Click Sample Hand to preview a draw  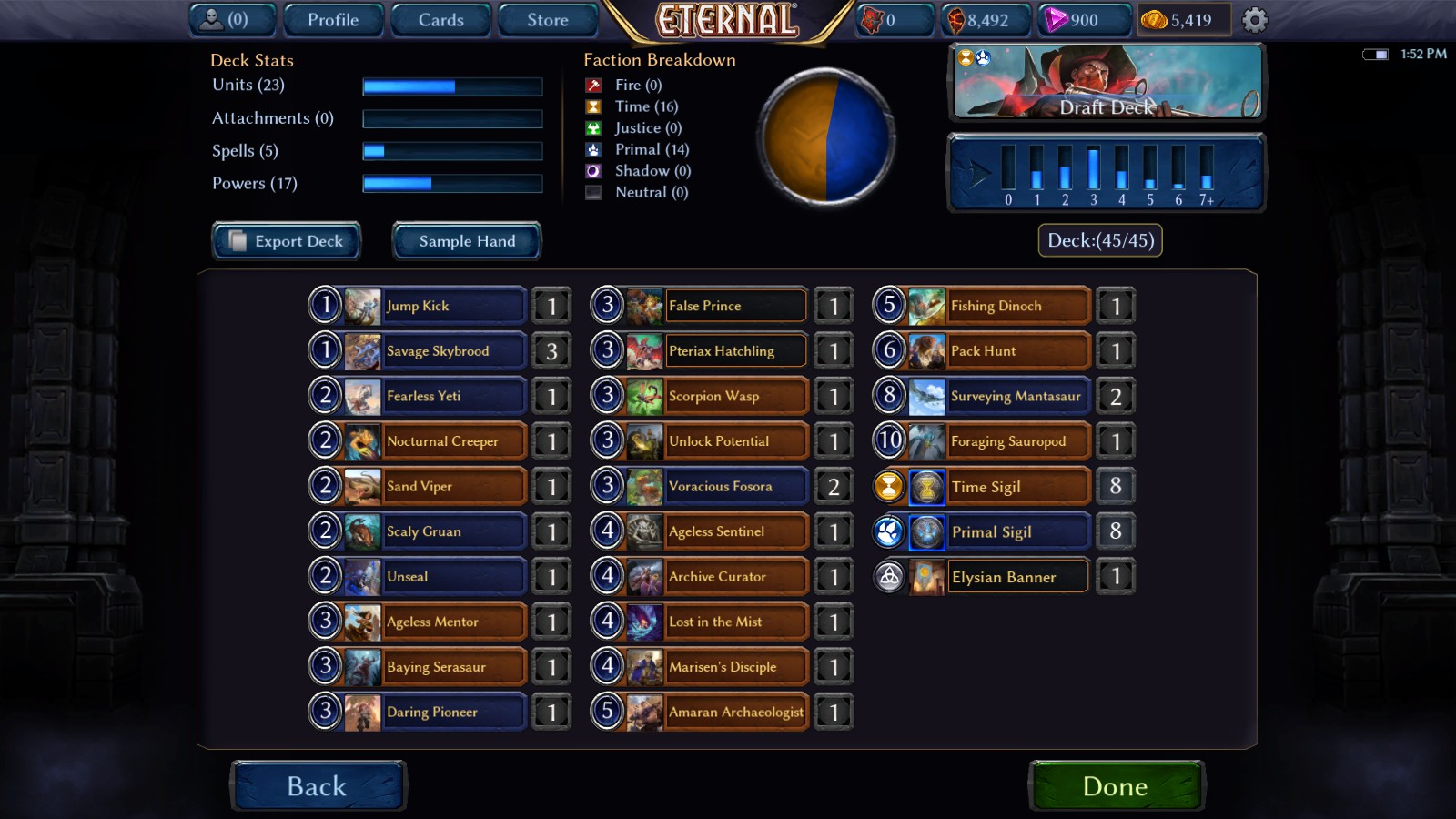tap(466, 241)
